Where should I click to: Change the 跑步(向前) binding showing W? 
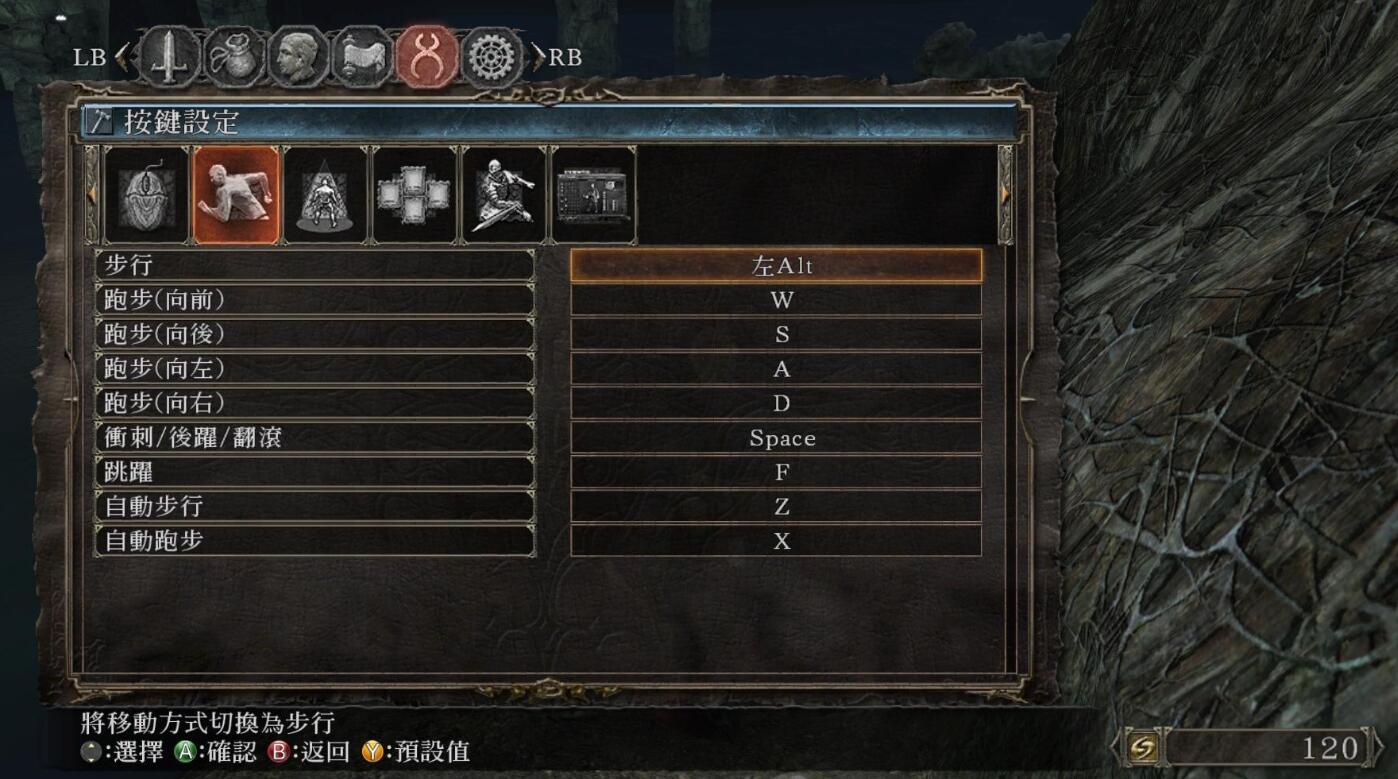(x=776, y=301)
